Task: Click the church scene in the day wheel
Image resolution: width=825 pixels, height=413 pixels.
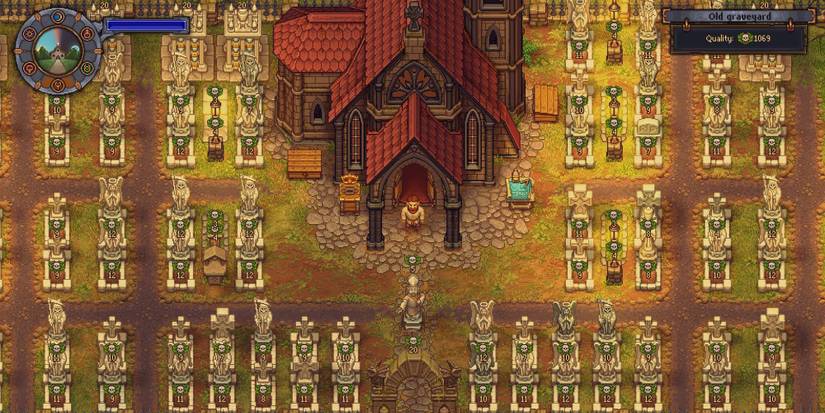Action: [x=58, y=52]
